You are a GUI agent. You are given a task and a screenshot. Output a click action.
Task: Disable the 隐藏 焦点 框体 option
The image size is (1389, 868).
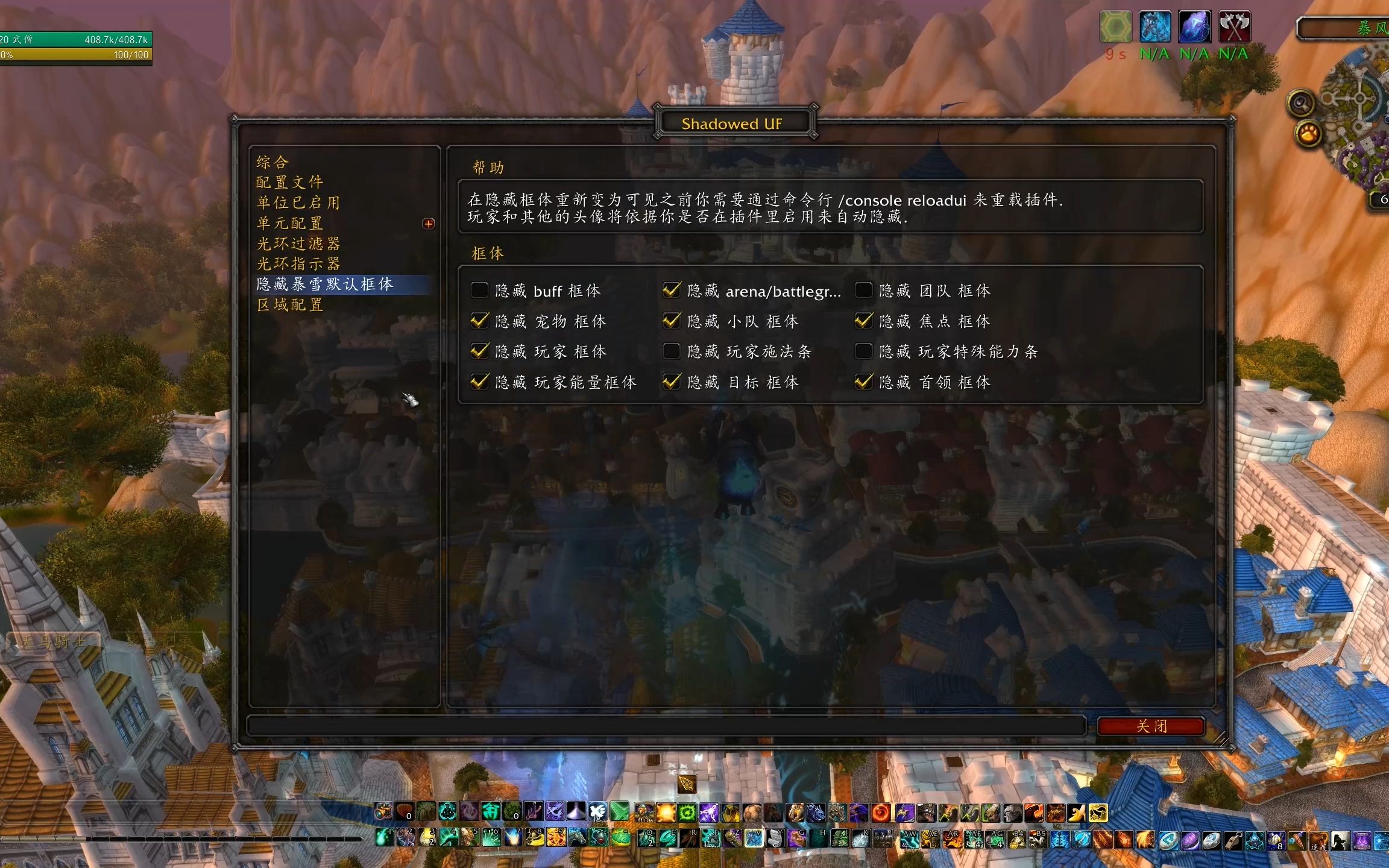pos(864,321)
